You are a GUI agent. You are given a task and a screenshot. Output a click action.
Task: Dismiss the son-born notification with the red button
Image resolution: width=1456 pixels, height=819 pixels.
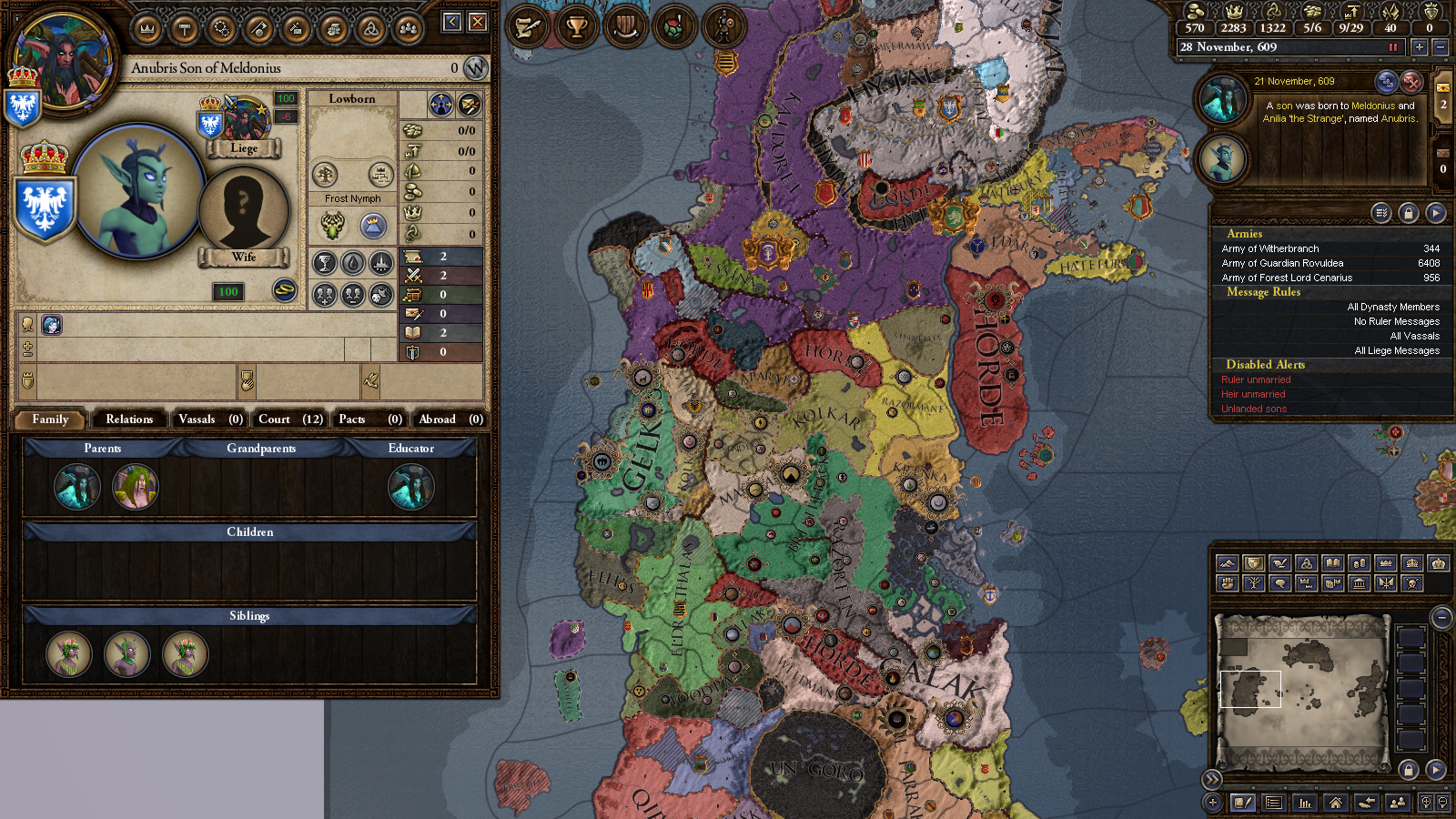coord(1410,82)
